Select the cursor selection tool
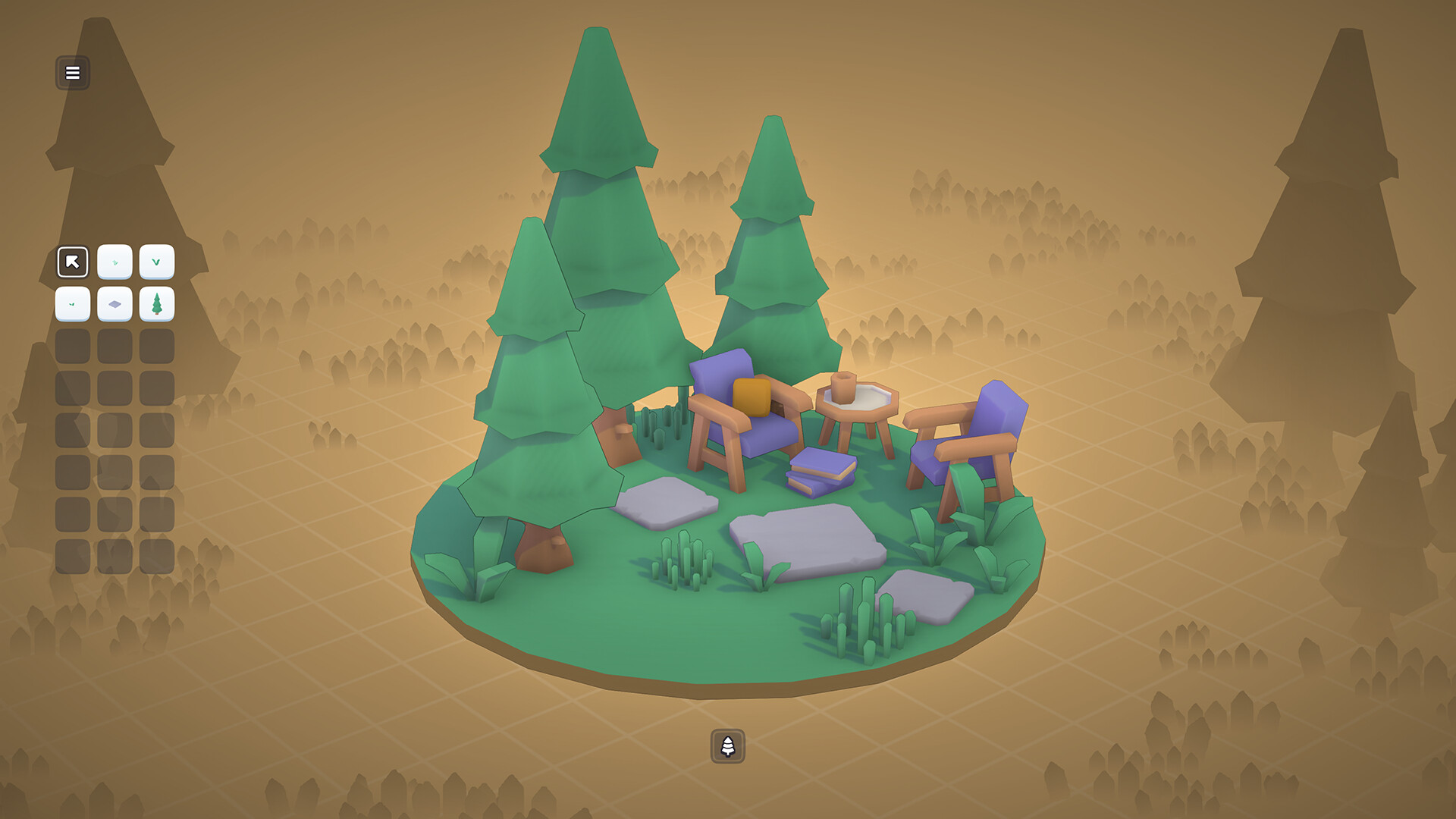1456x819 pixels. tap(72, 262)
